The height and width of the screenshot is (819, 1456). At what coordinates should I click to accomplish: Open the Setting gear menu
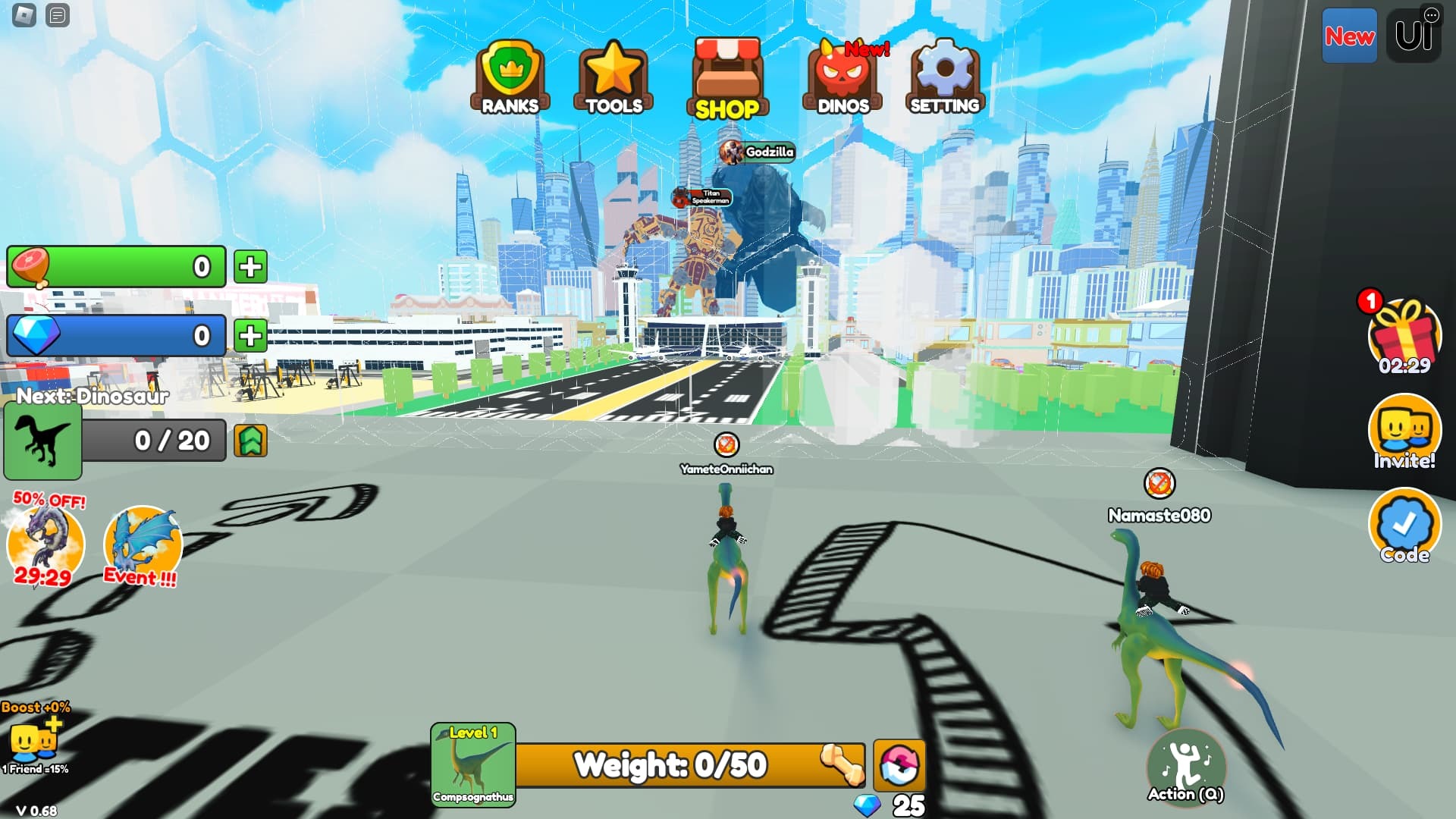pyautogui.click(x=945, y=77)
